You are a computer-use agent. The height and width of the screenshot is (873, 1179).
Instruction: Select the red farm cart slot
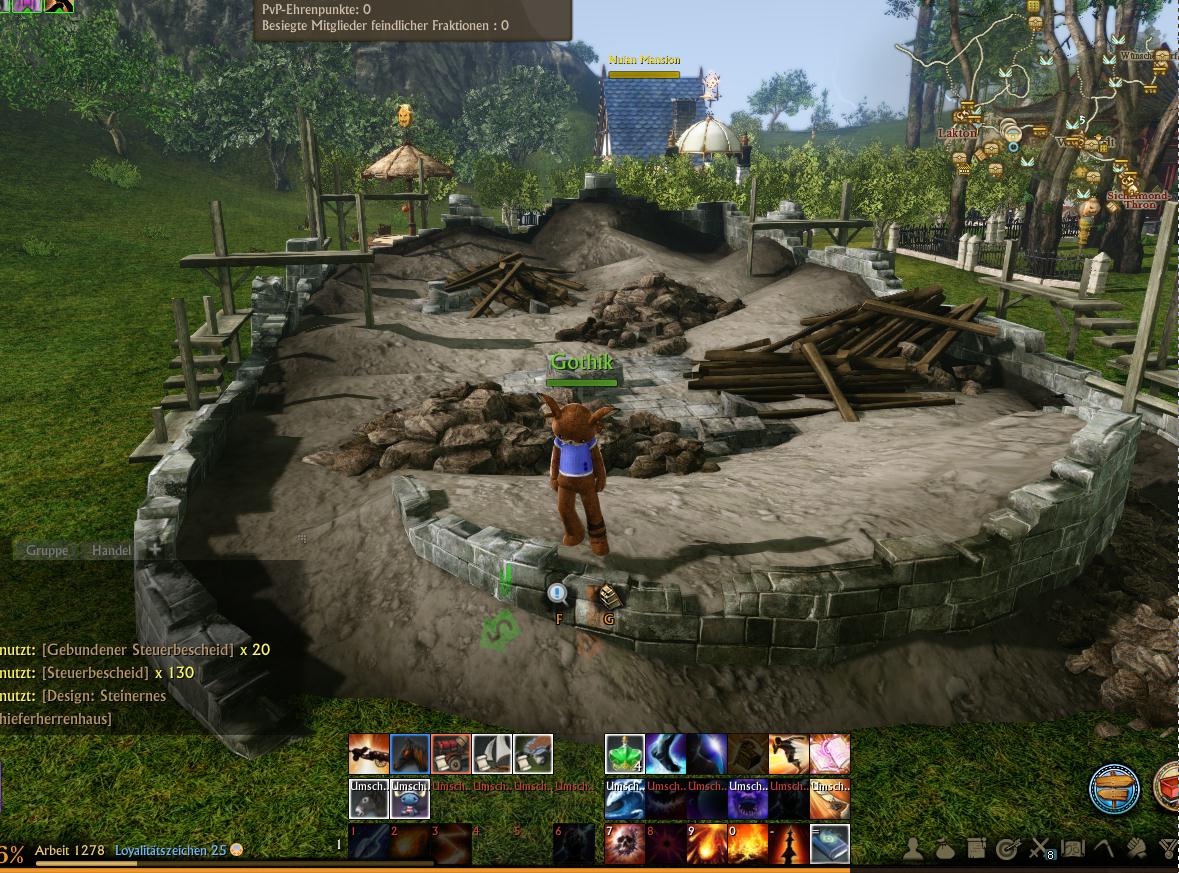point(450,754)
